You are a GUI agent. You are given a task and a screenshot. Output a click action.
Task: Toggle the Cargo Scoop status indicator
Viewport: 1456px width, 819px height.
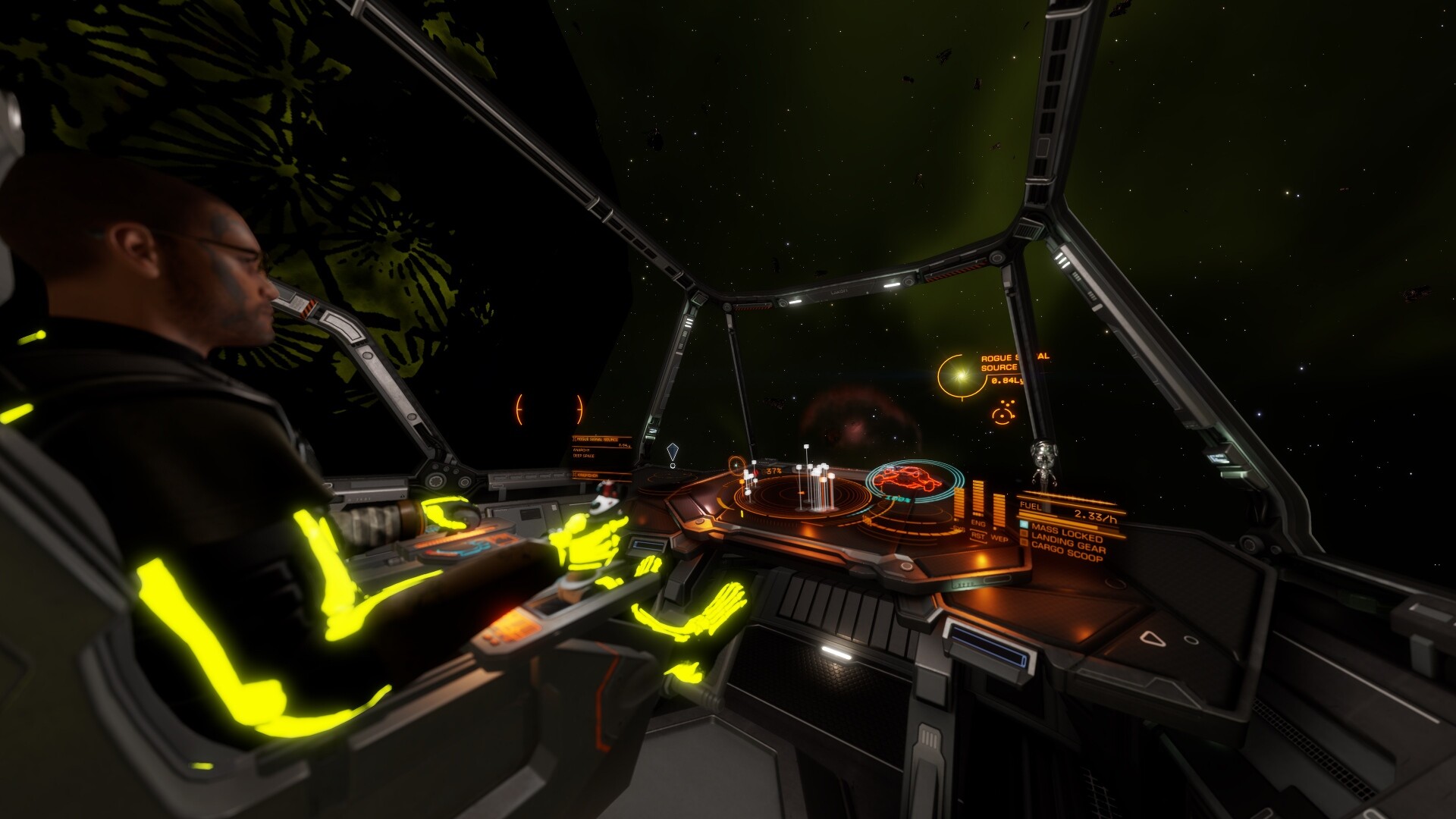[x=1025, y=543]
